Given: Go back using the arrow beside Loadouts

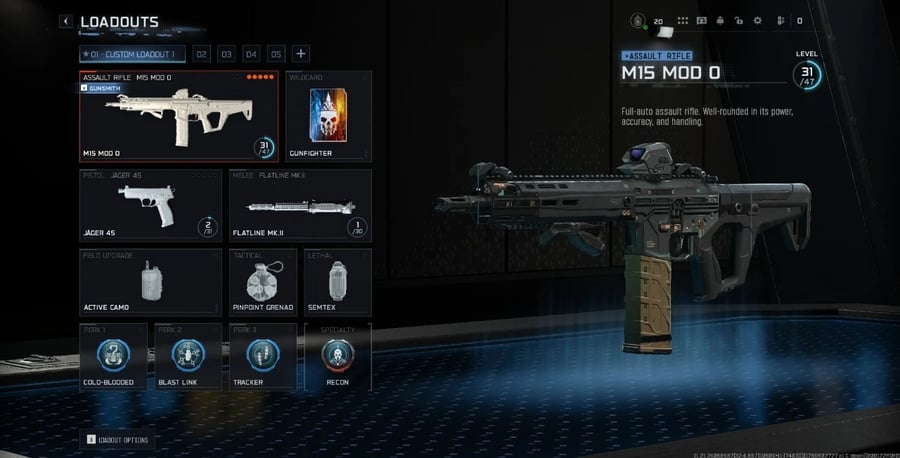Looking at the screenshot, I should [x=66, y=21].
